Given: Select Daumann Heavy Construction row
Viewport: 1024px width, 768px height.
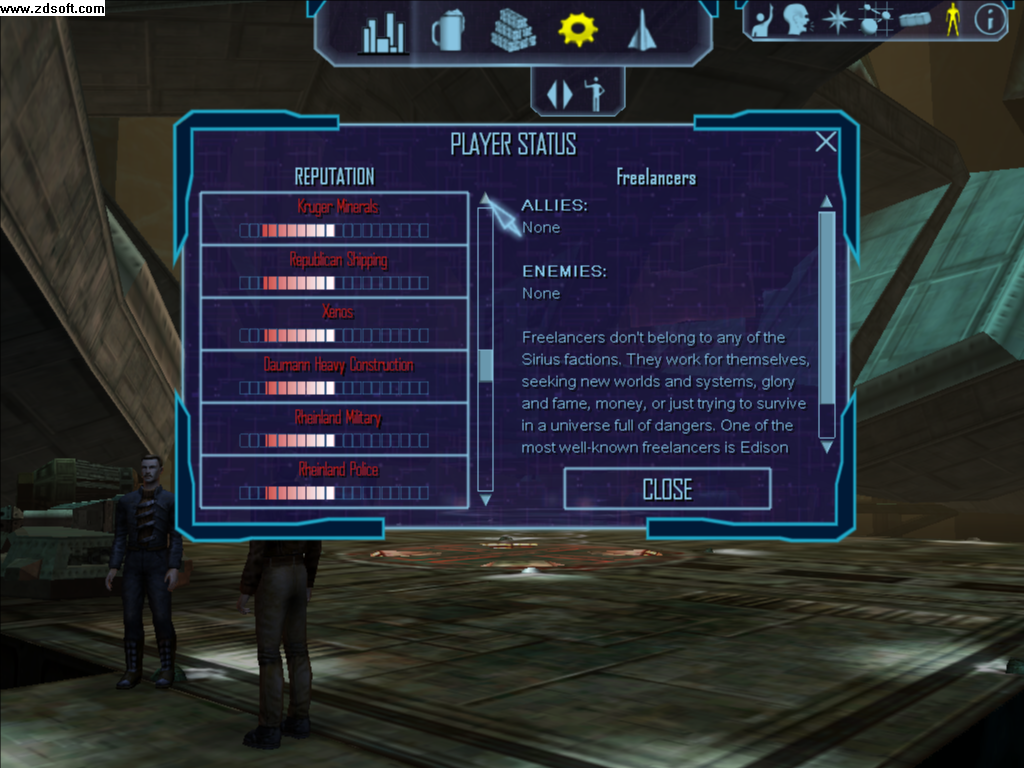Looking at the screenshot, I should coord(335,376).
